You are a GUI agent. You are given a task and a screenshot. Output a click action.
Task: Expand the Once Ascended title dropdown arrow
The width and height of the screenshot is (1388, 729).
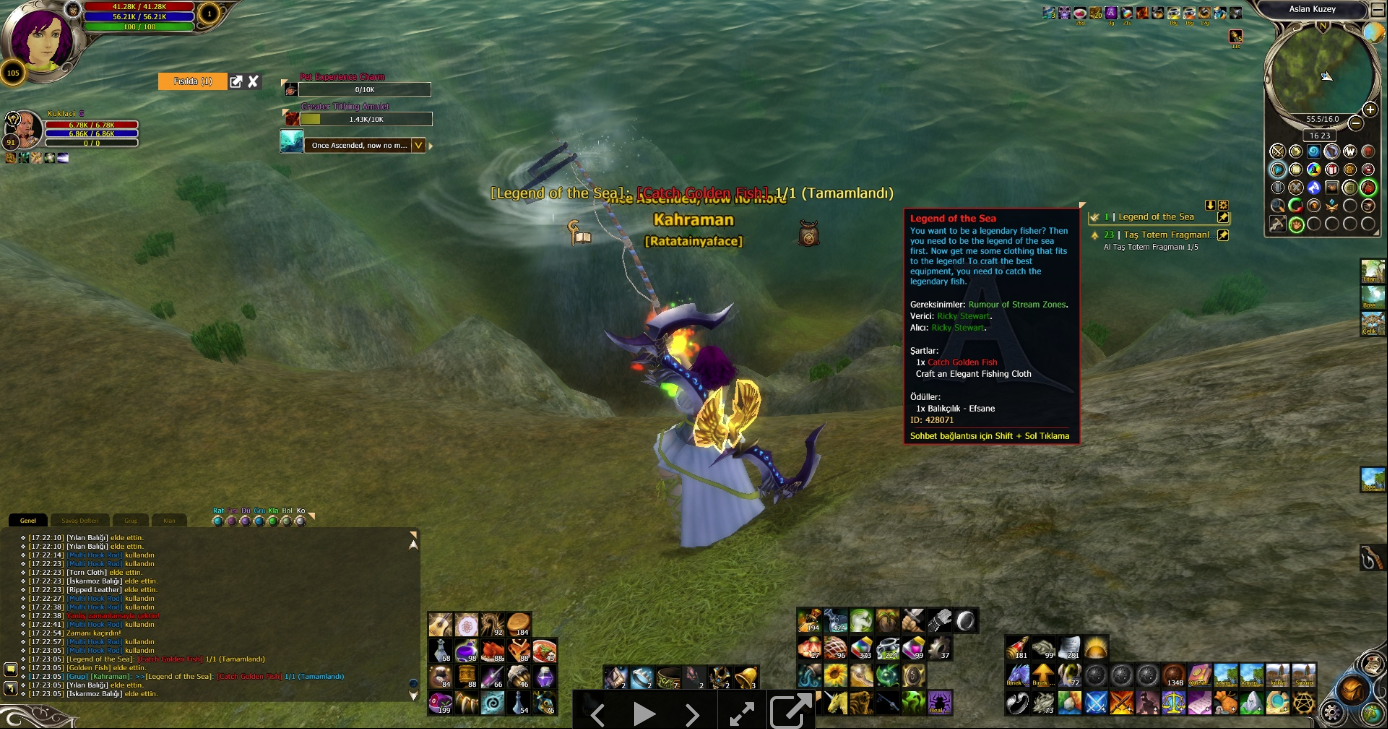tap(419, 145)
